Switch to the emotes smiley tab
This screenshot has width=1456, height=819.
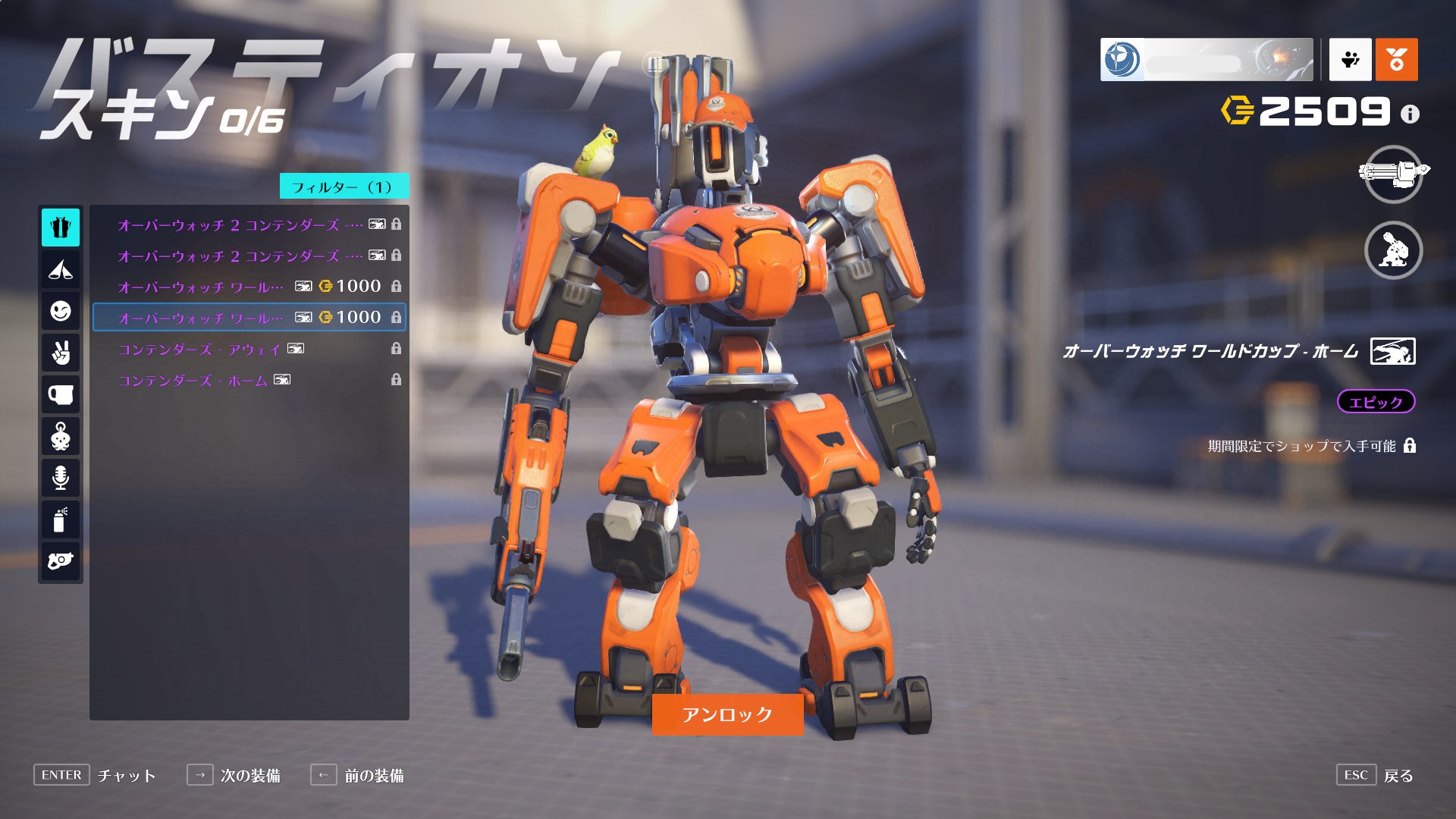(x=61, y=311)
